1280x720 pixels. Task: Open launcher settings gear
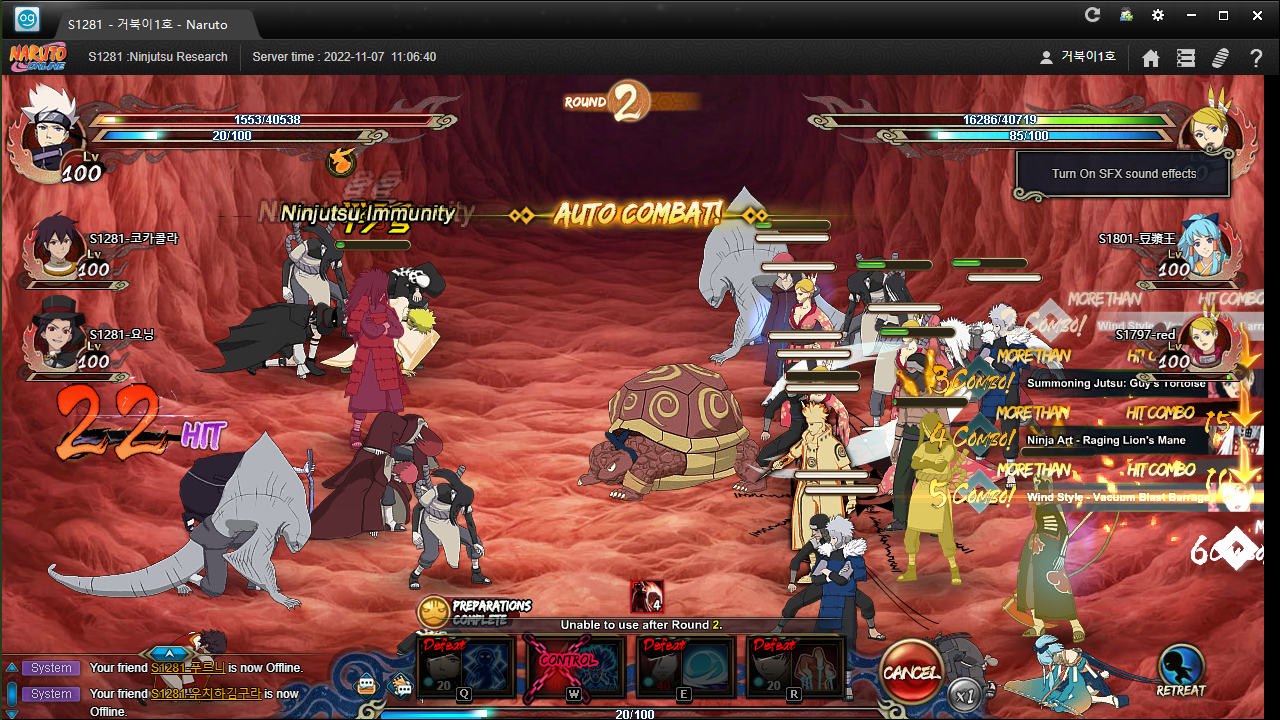[x=1158, y=15]
